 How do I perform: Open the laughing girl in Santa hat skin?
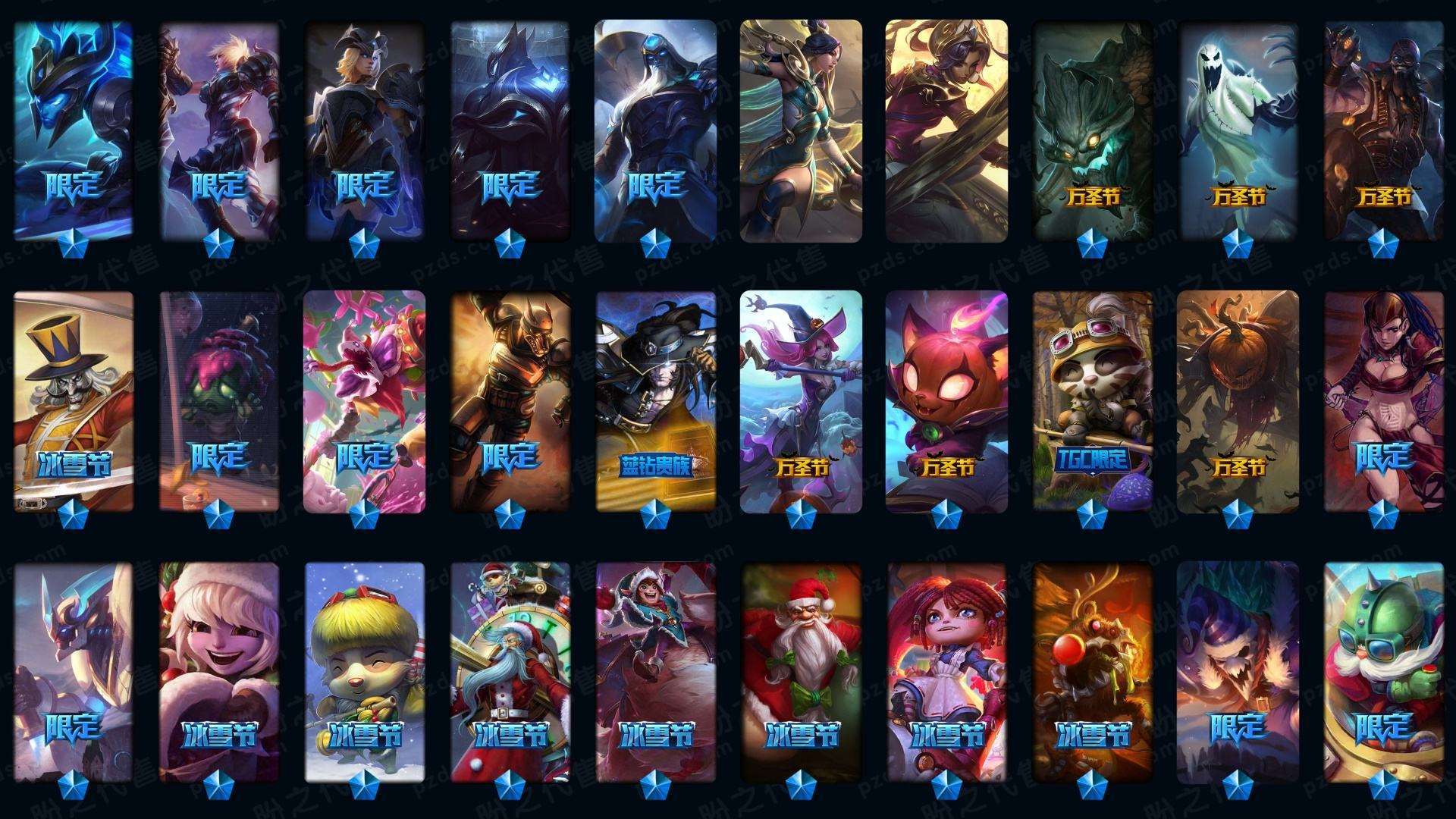pos(218,671)
